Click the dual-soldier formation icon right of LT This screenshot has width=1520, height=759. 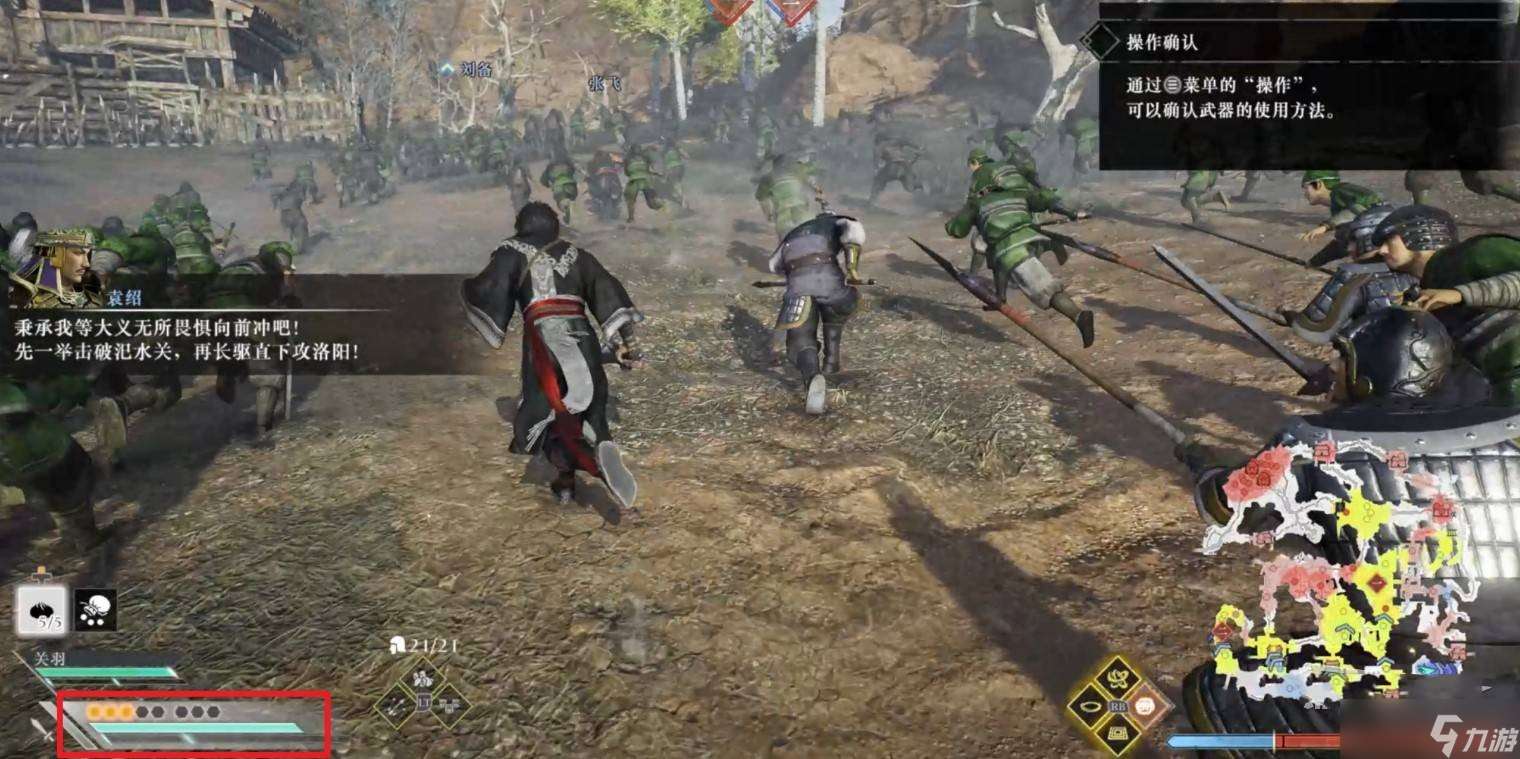coord(449,706)
